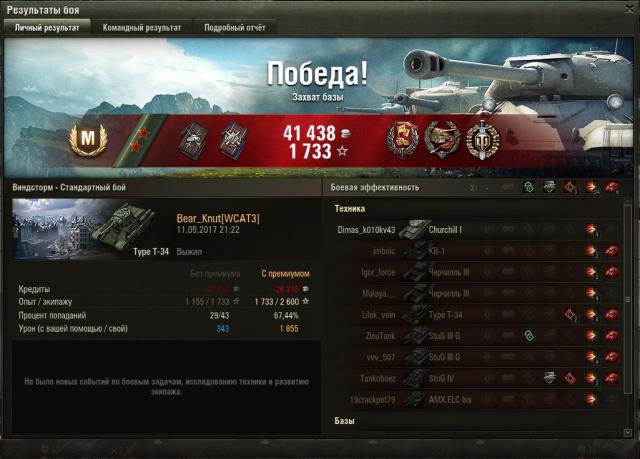The height and width of the screenshot is (459, 640).
Task: Open the Подробный отчёт tab
Action: pyautogui.click(x=234, y=28)
